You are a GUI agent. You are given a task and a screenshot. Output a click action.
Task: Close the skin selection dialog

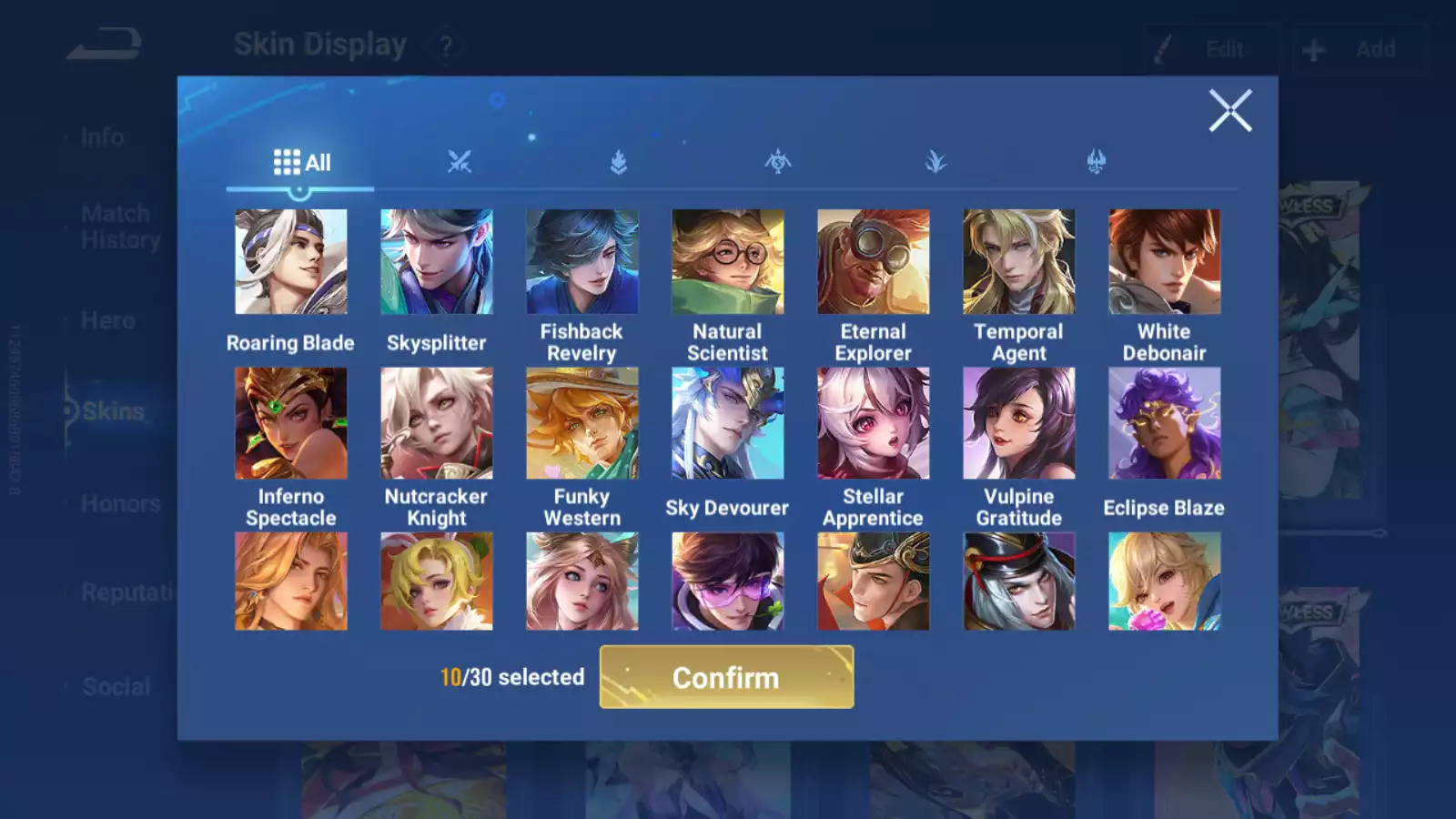pyautogui.click(x=1229, y=111)
